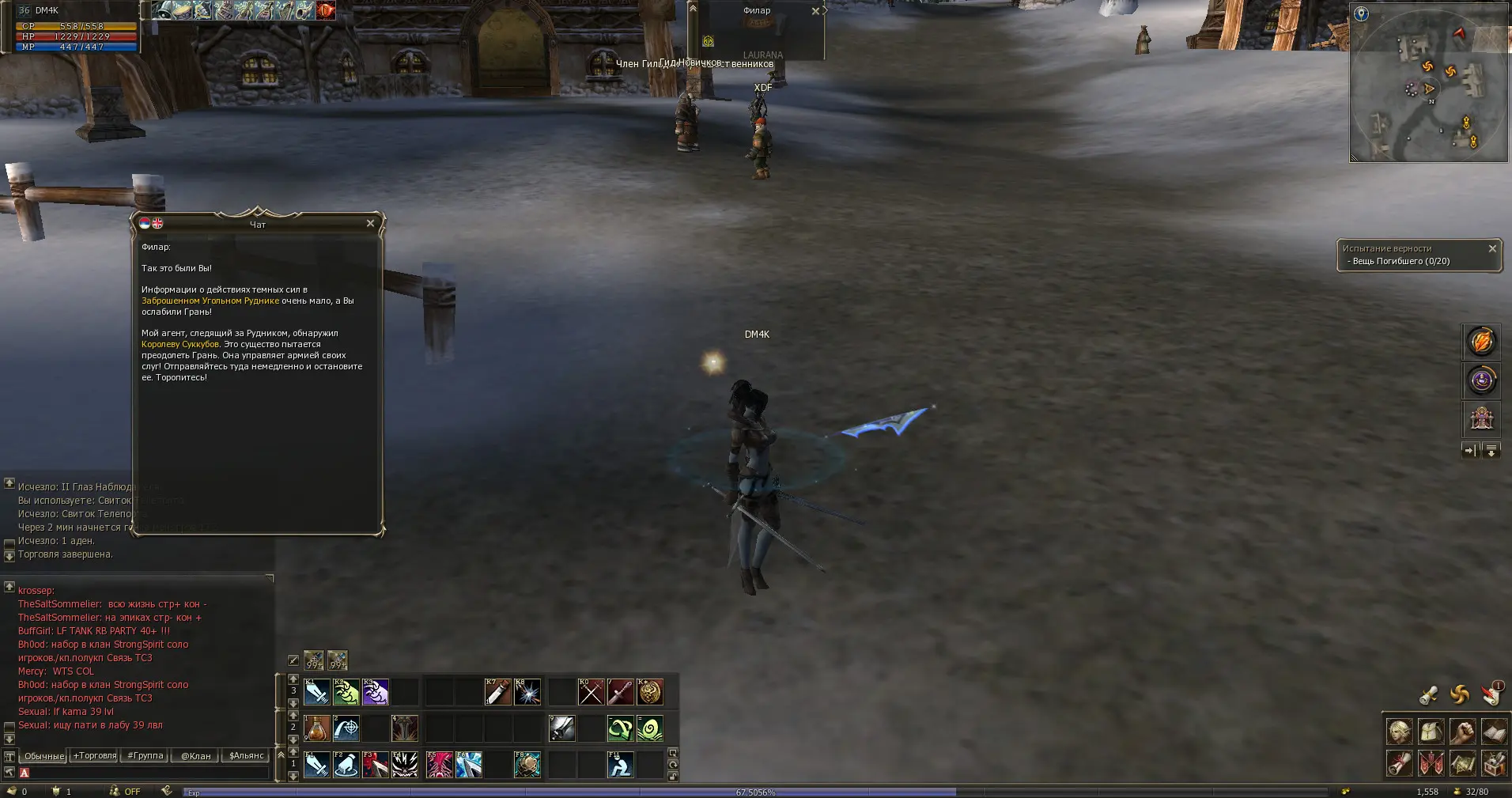Close the Филар chat dialogue window
Viewport: 1512px width, 798px height.
370,224
